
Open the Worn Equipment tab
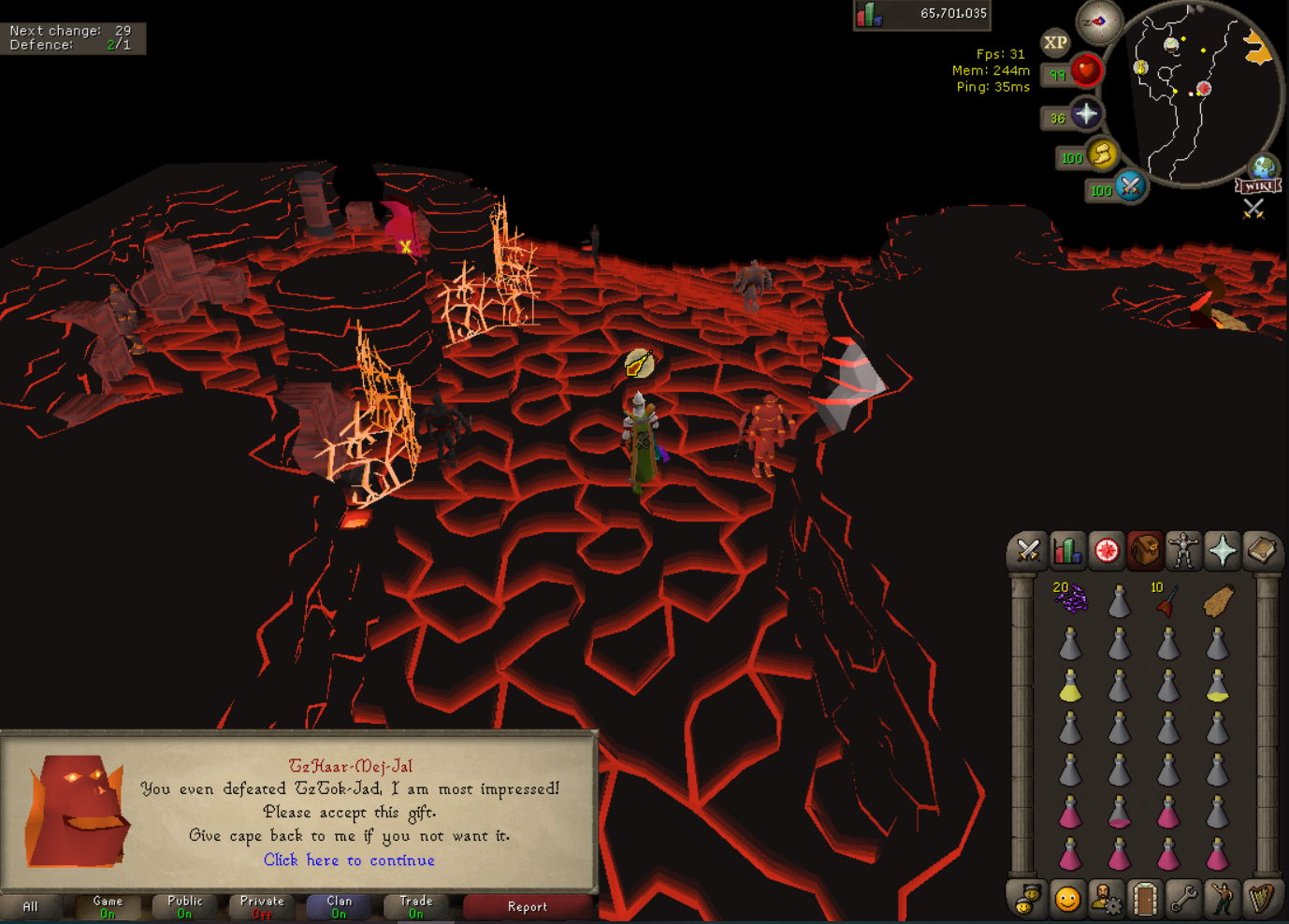[x=1183, y=551]
